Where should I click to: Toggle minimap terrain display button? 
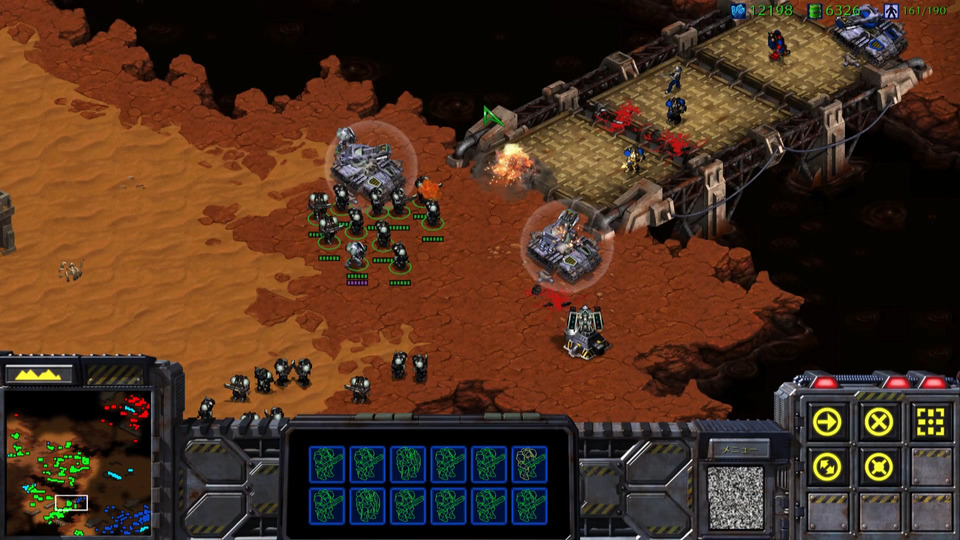pyautogui.click(x=40, y=374)
